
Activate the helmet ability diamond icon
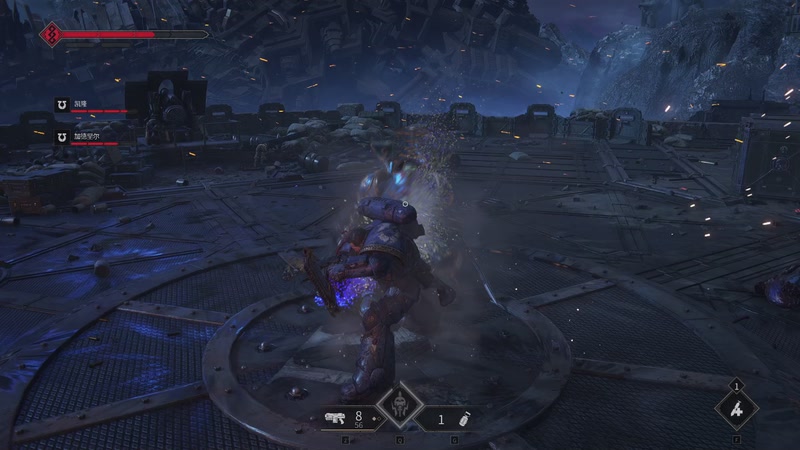tap(400, 407)
